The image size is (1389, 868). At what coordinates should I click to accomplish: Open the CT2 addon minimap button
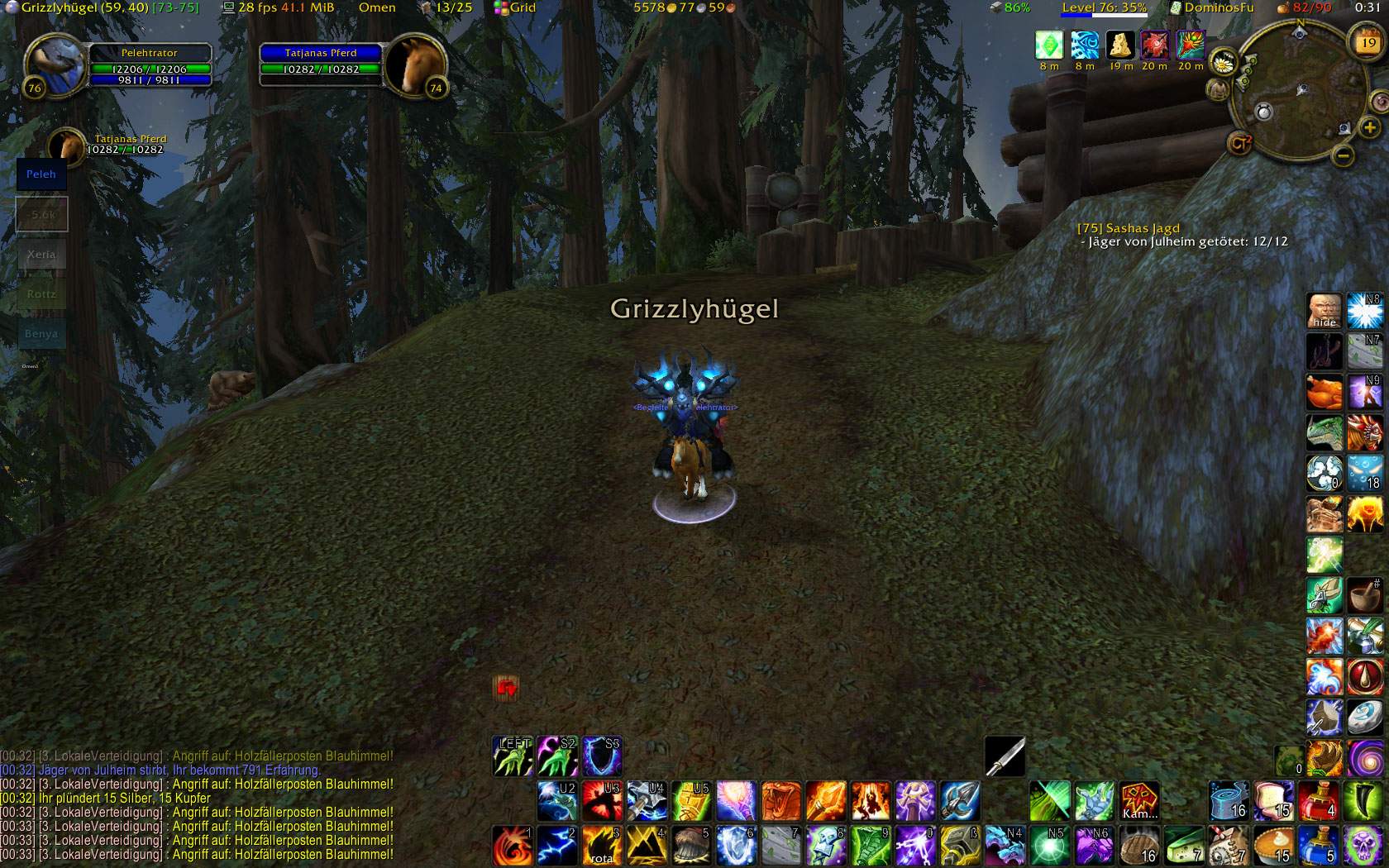pyautogui.click(x=1240, y=143)
